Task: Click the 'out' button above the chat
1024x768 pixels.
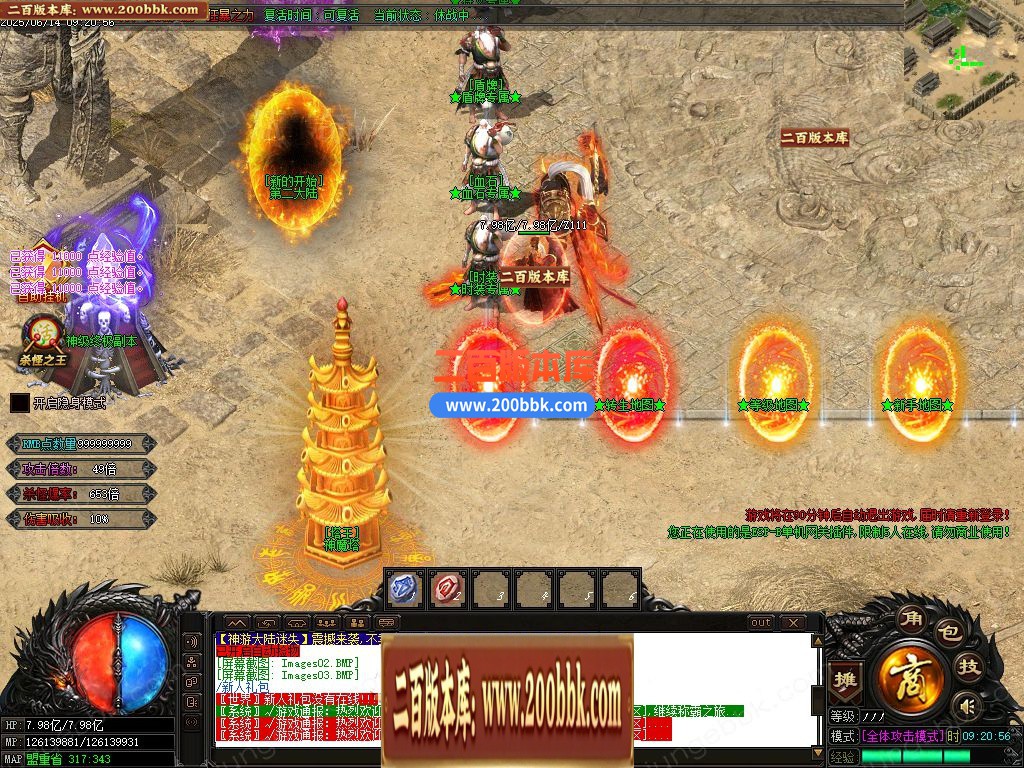Action: pyautogui.click(x=761, y=622)
